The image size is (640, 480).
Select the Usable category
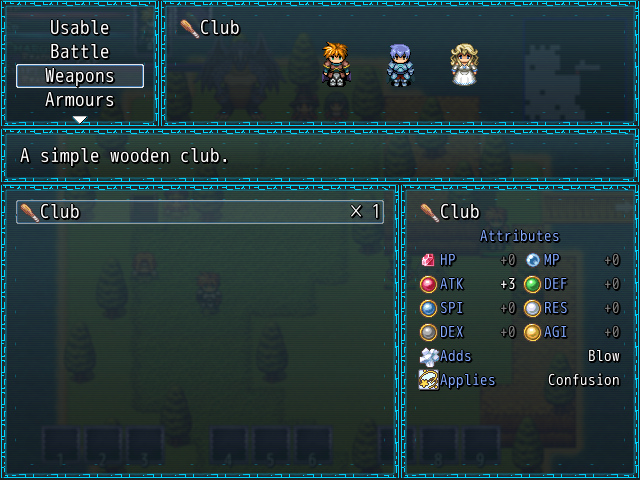click(x=80, y=28)
